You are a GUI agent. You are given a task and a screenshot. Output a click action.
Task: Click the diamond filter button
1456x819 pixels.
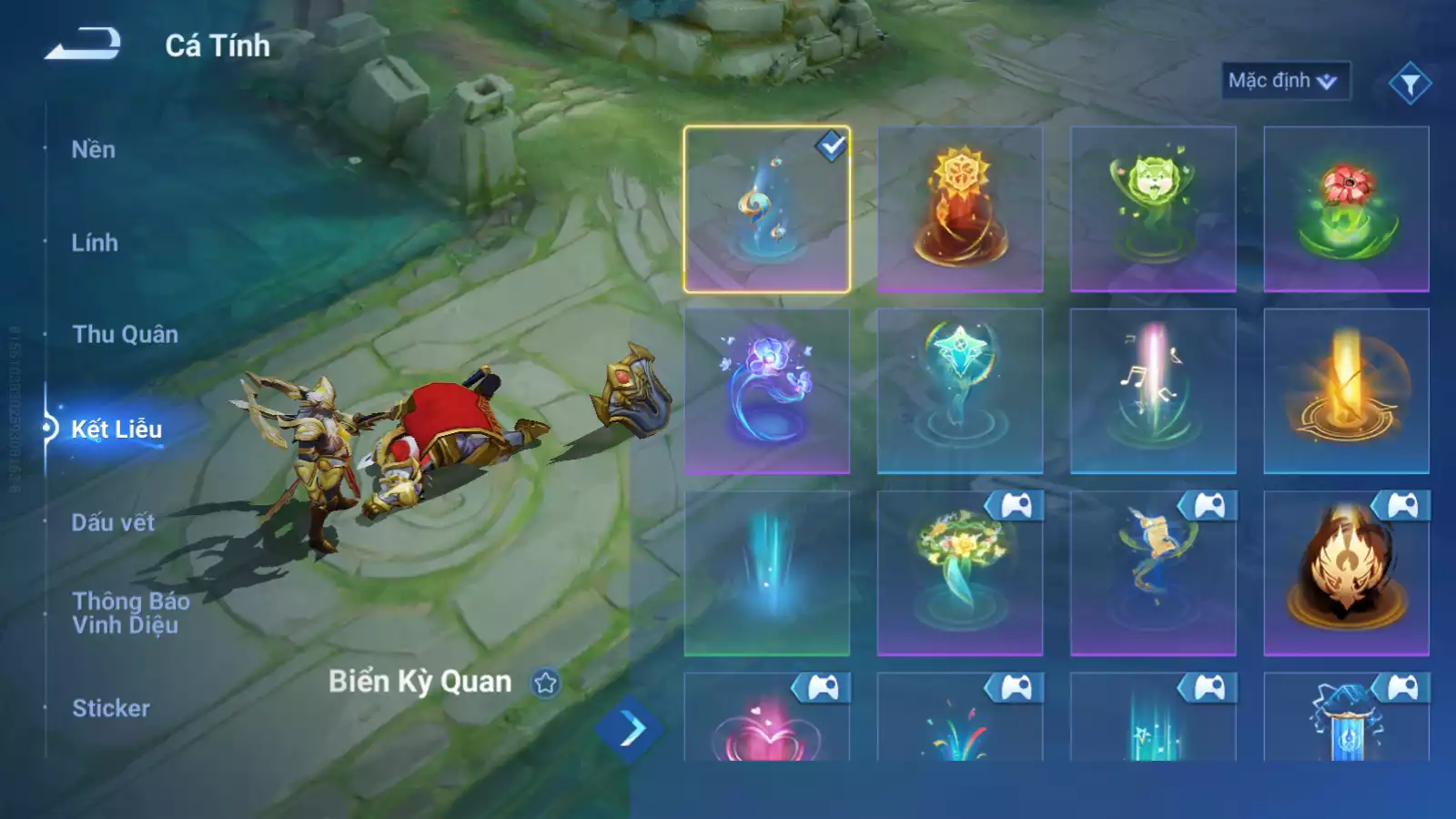click(1410, 84)
